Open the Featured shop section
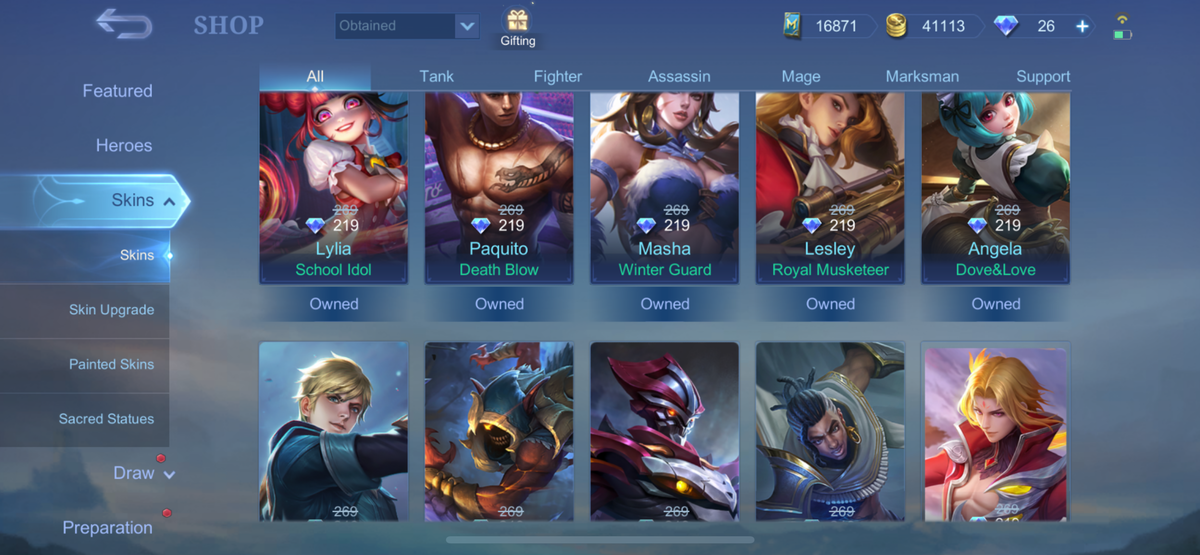The image size is (1200, 555). coord(117,91)
